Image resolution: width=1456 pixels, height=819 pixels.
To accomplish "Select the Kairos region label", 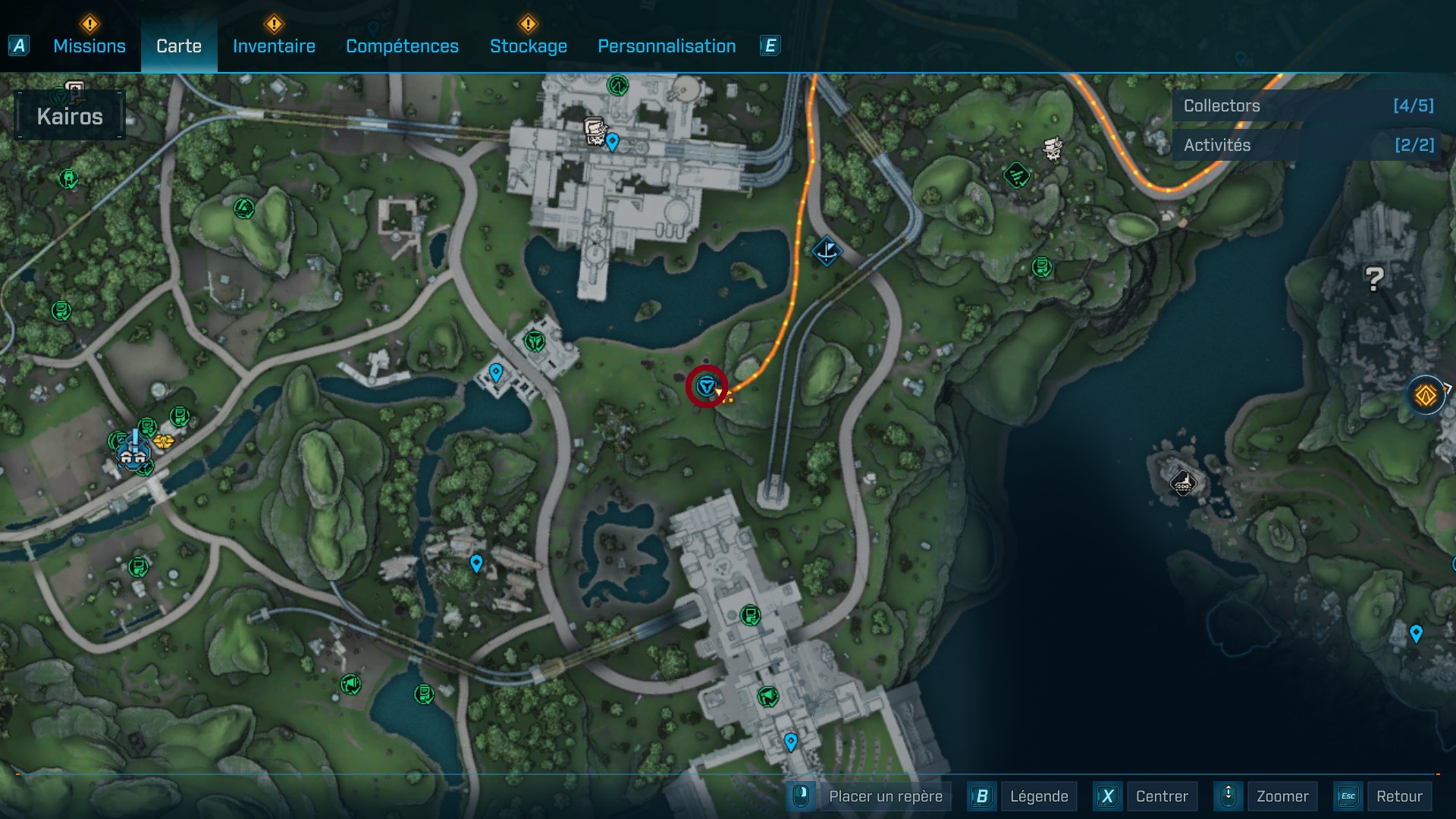I will click(70, 116).
